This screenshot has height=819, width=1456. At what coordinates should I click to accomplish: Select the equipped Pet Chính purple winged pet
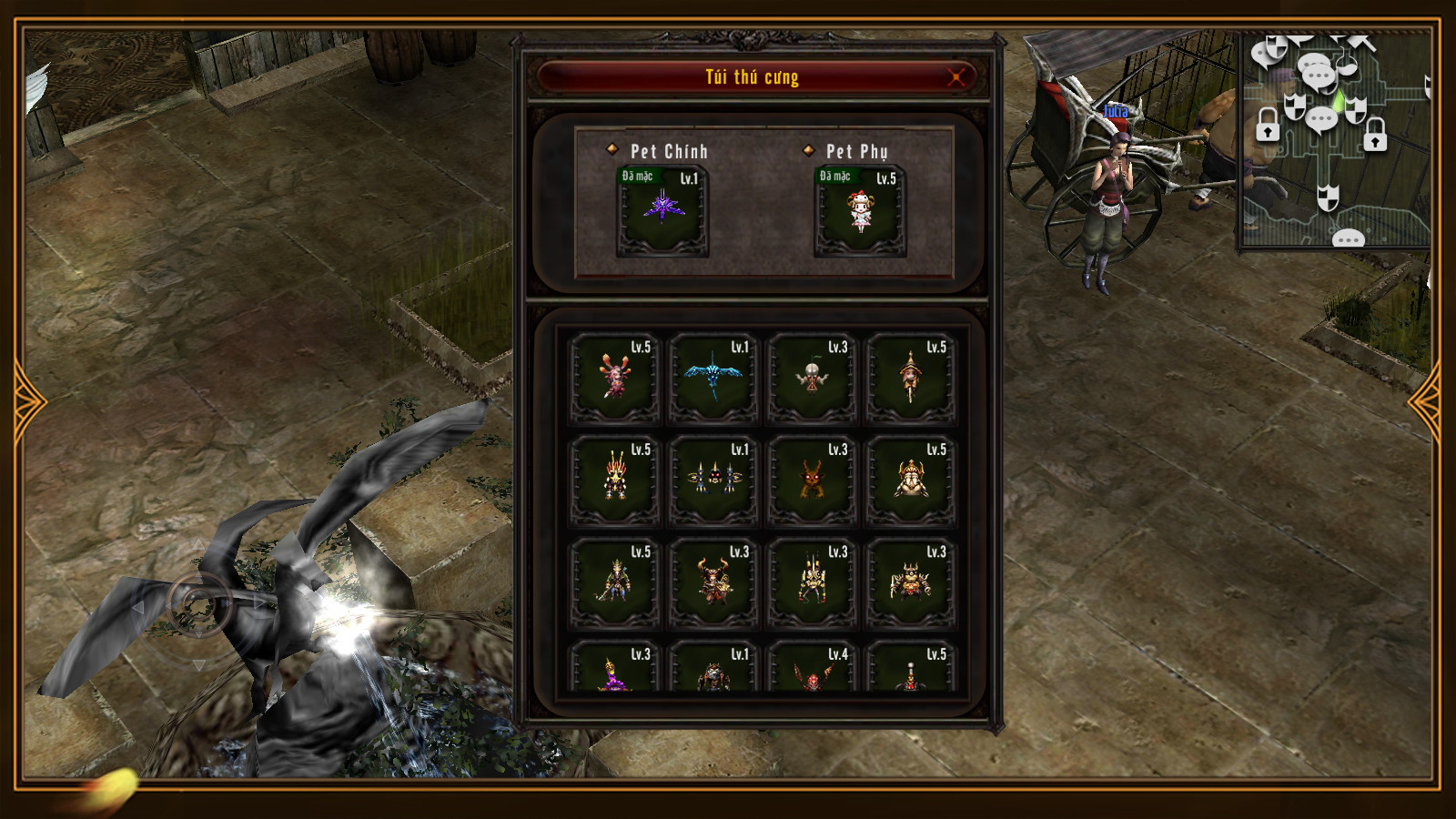coord(662,210)
